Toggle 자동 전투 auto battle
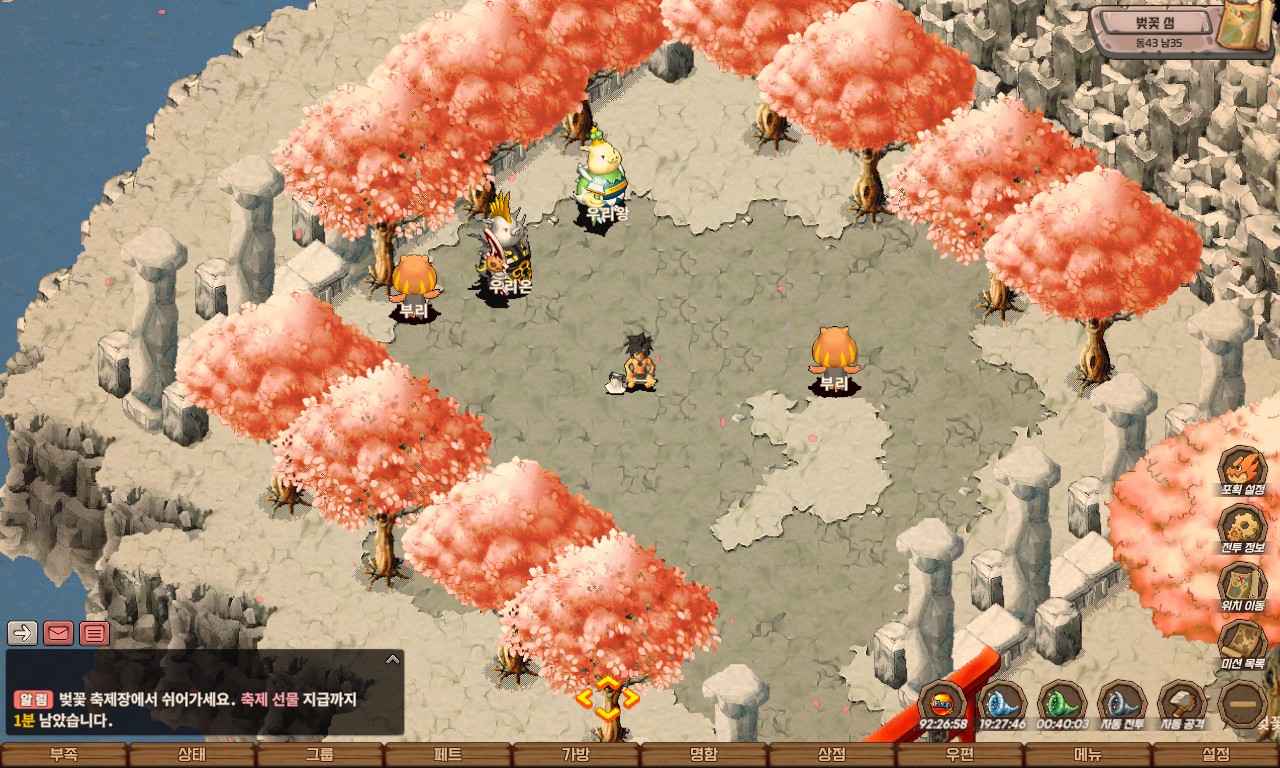This screenshot has width=1280, height=768. click(x=1122, y=702)
